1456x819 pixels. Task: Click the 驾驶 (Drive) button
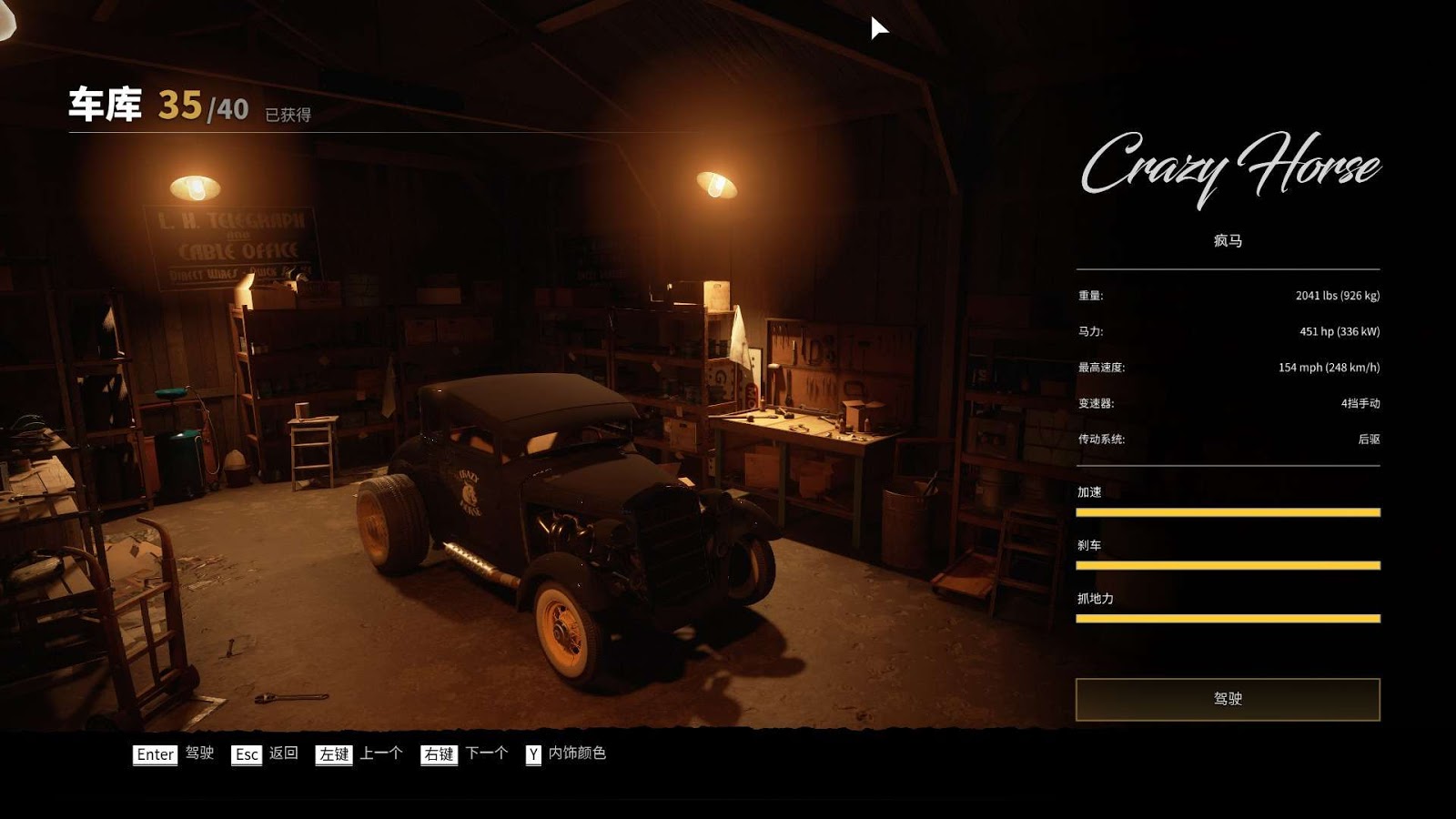1228,699
